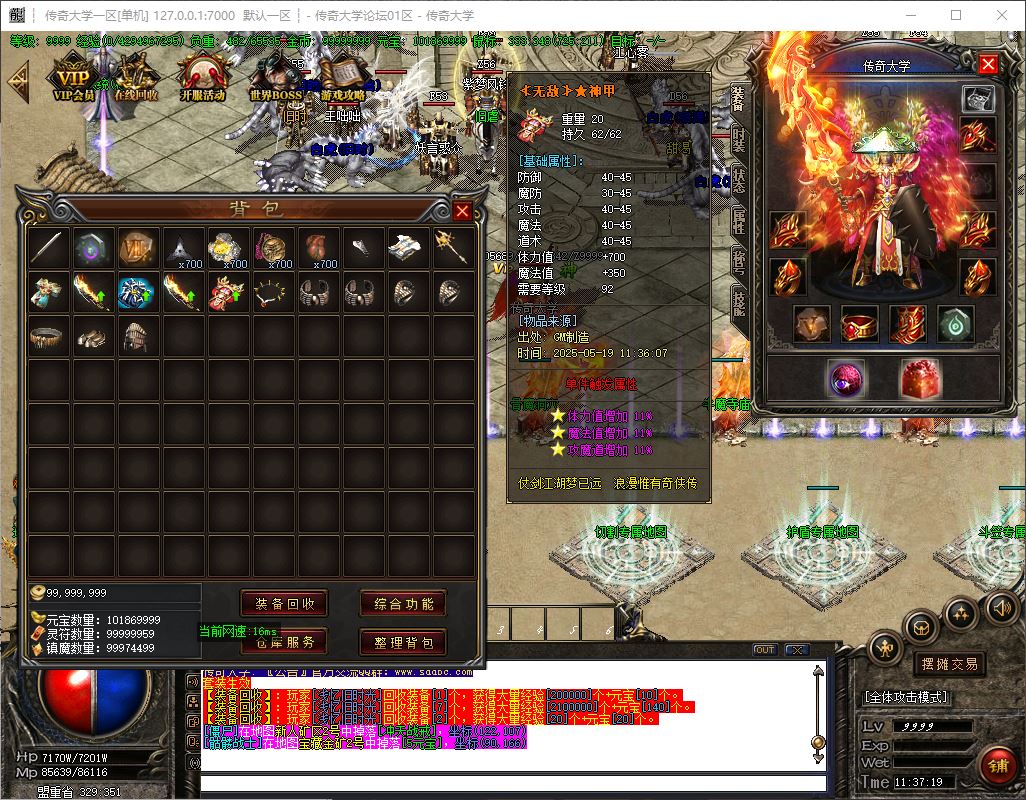This screenshot has height=800, width=1026.
Task: Close the character equipment panel
Action: click(x=988, y=65)
